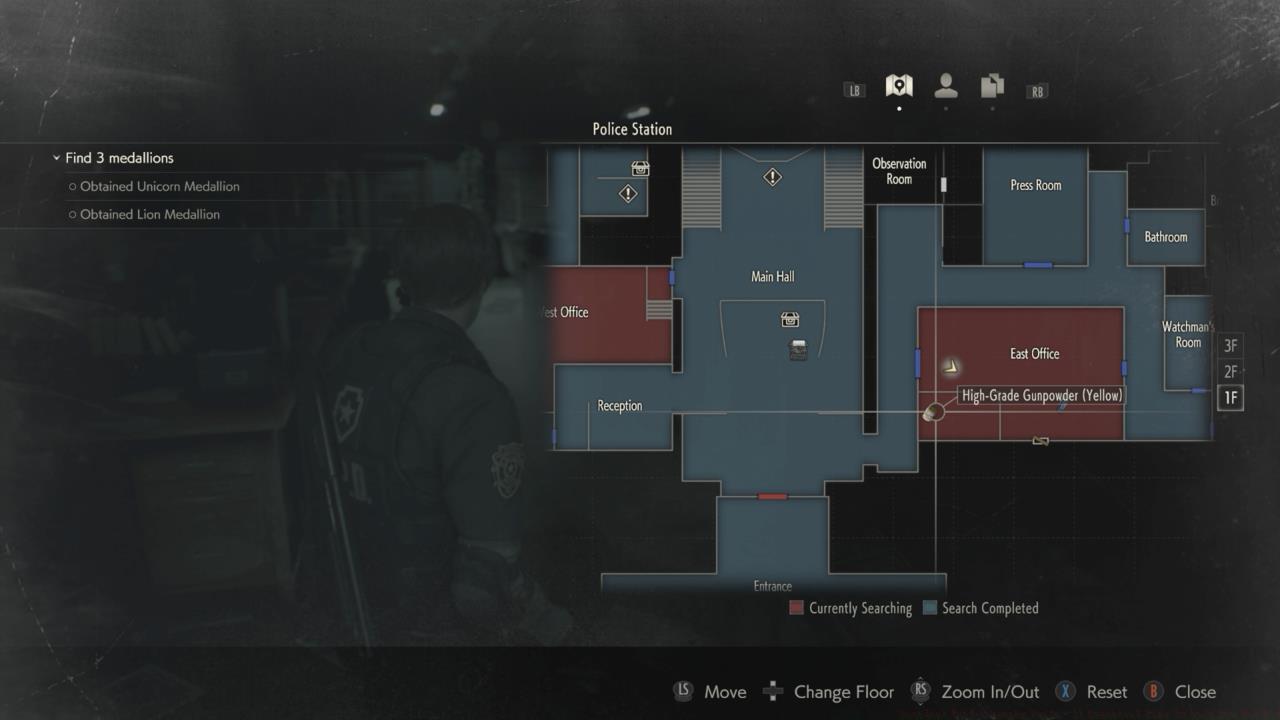This screenshot has height=720, width=1280.
Task: Collapse the Find 3 medallions objective
Action: (57, 157)
